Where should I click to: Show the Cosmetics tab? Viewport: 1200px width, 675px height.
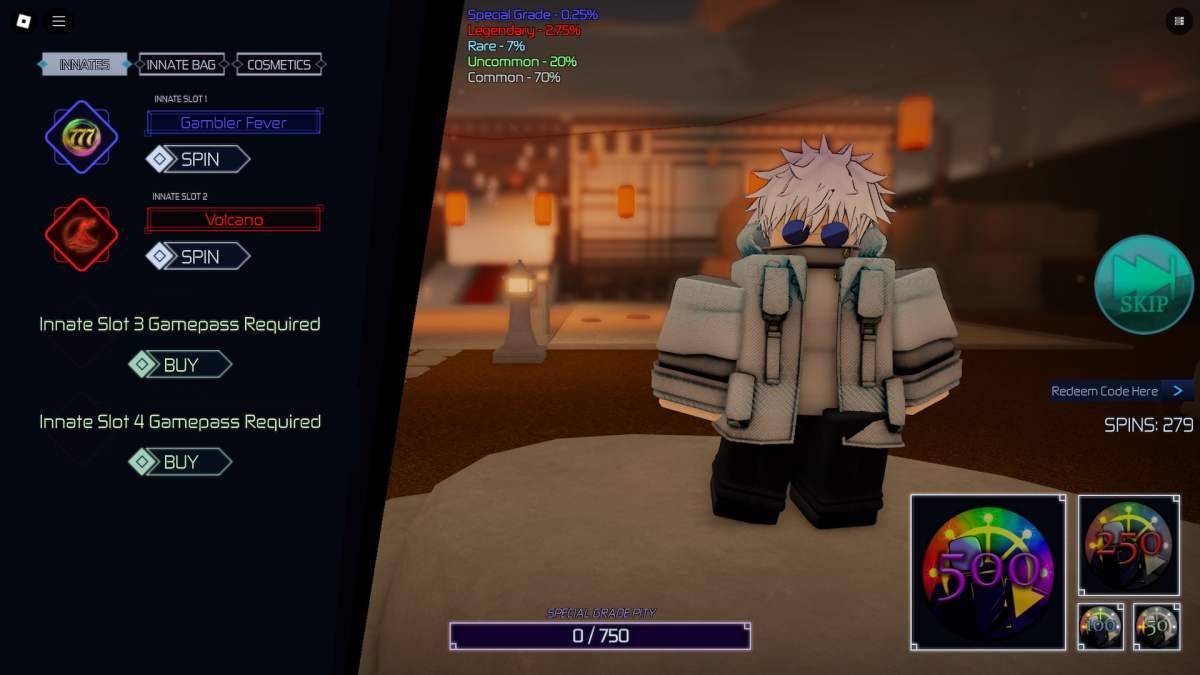(x=279, y=65)
